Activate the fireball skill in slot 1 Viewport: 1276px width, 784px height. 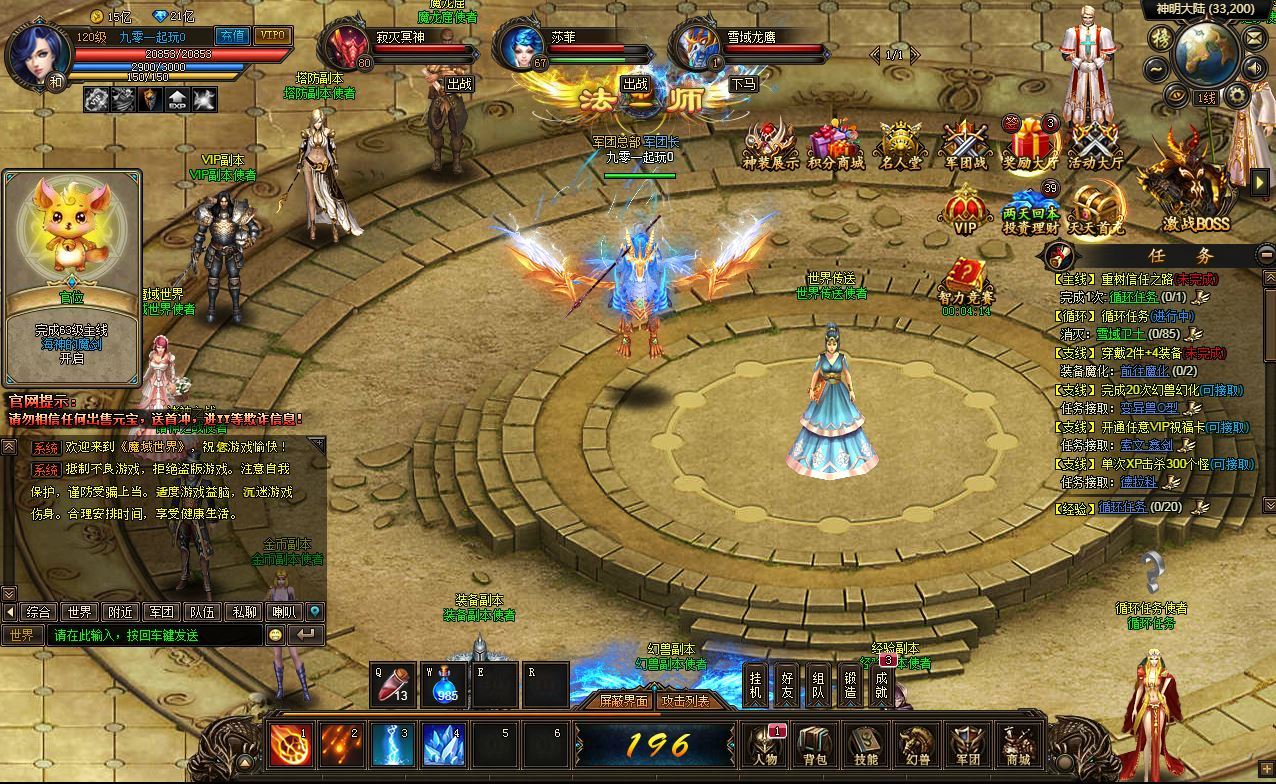291,745
